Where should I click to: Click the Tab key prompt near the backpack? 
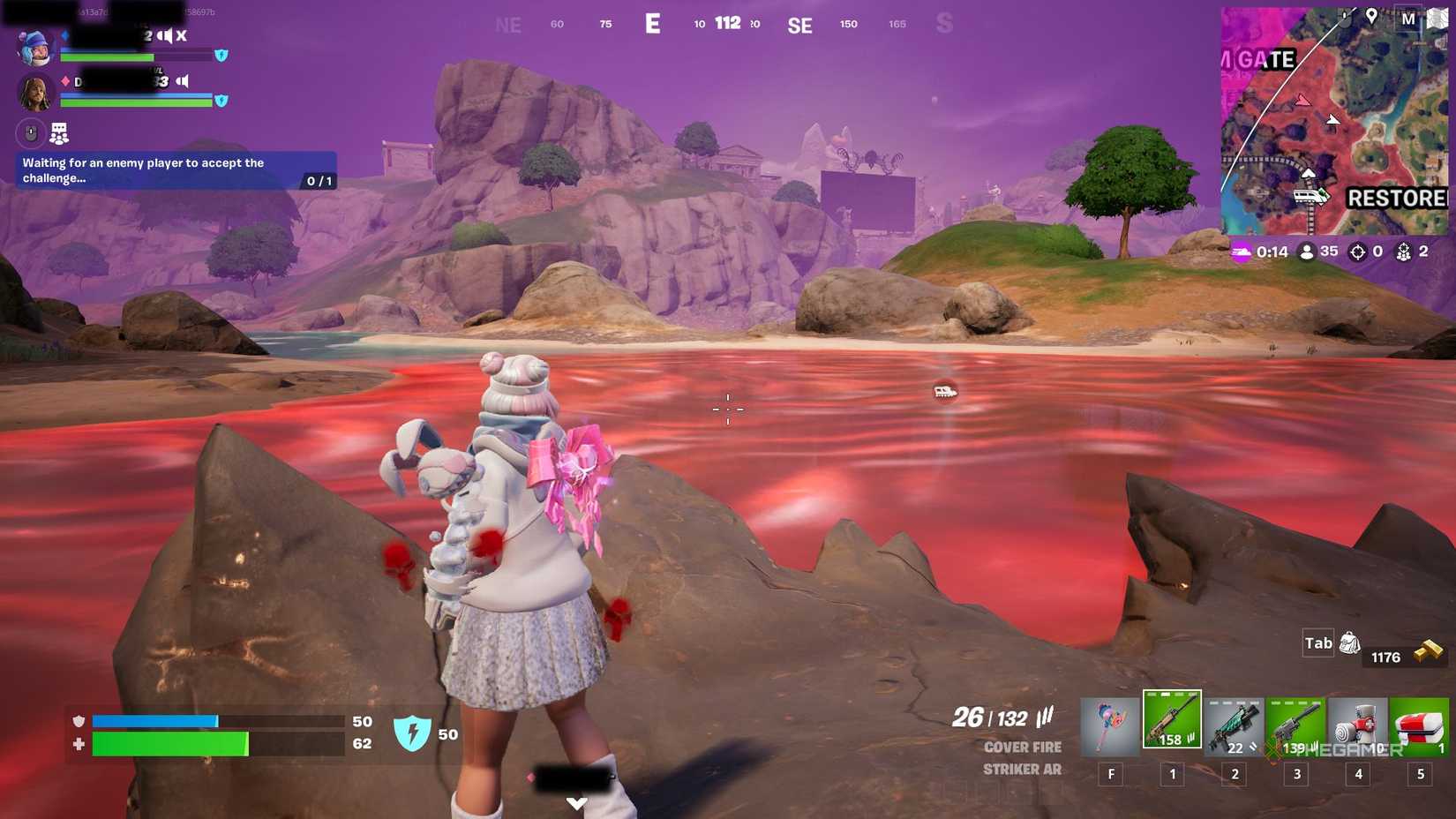pos(1317,642)
